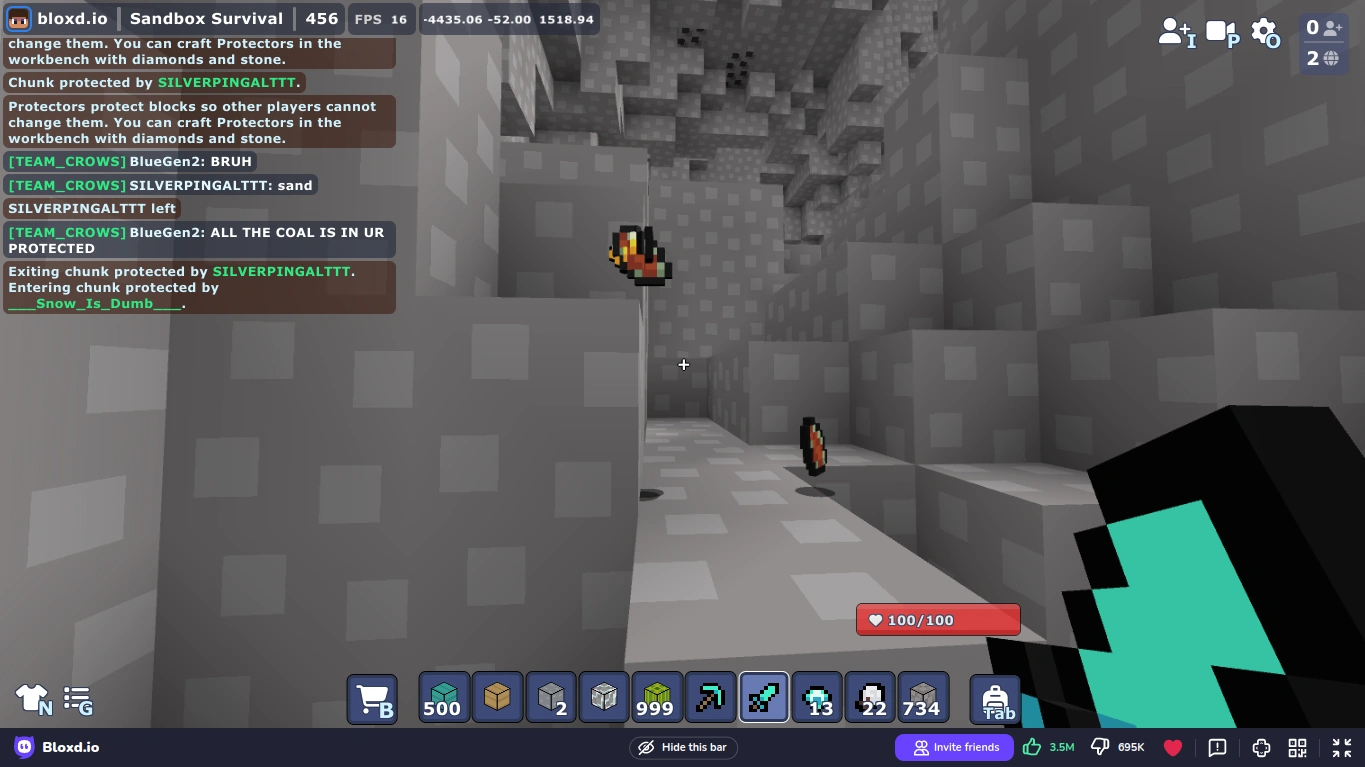Open the shop cart labeled B
Viewport: 1365px width, 767px height.
tap(372, 697)
